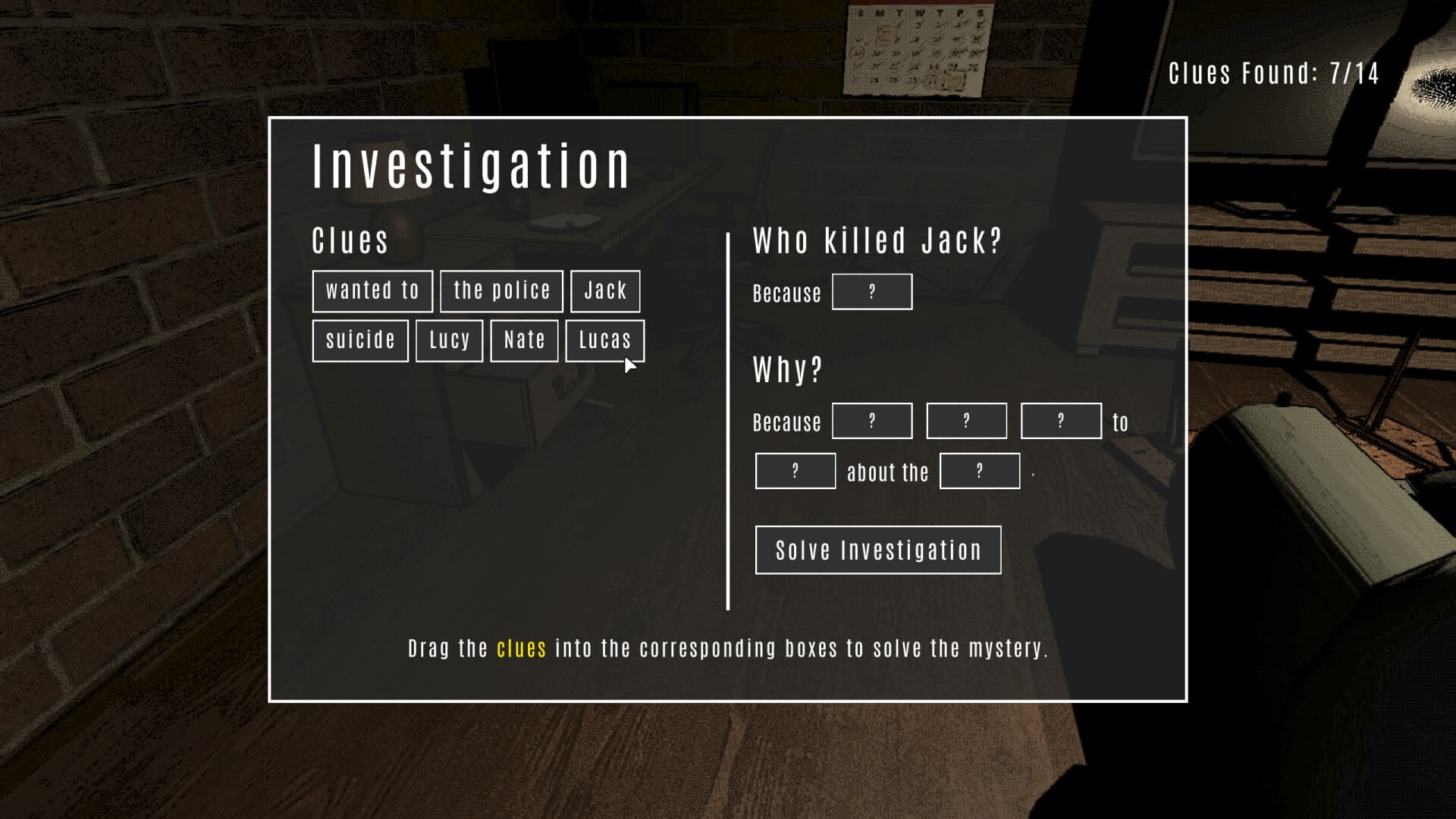Select the "suicide" clue tile
The height and width of the screenshot is (819, 1456).
(360, 340)
